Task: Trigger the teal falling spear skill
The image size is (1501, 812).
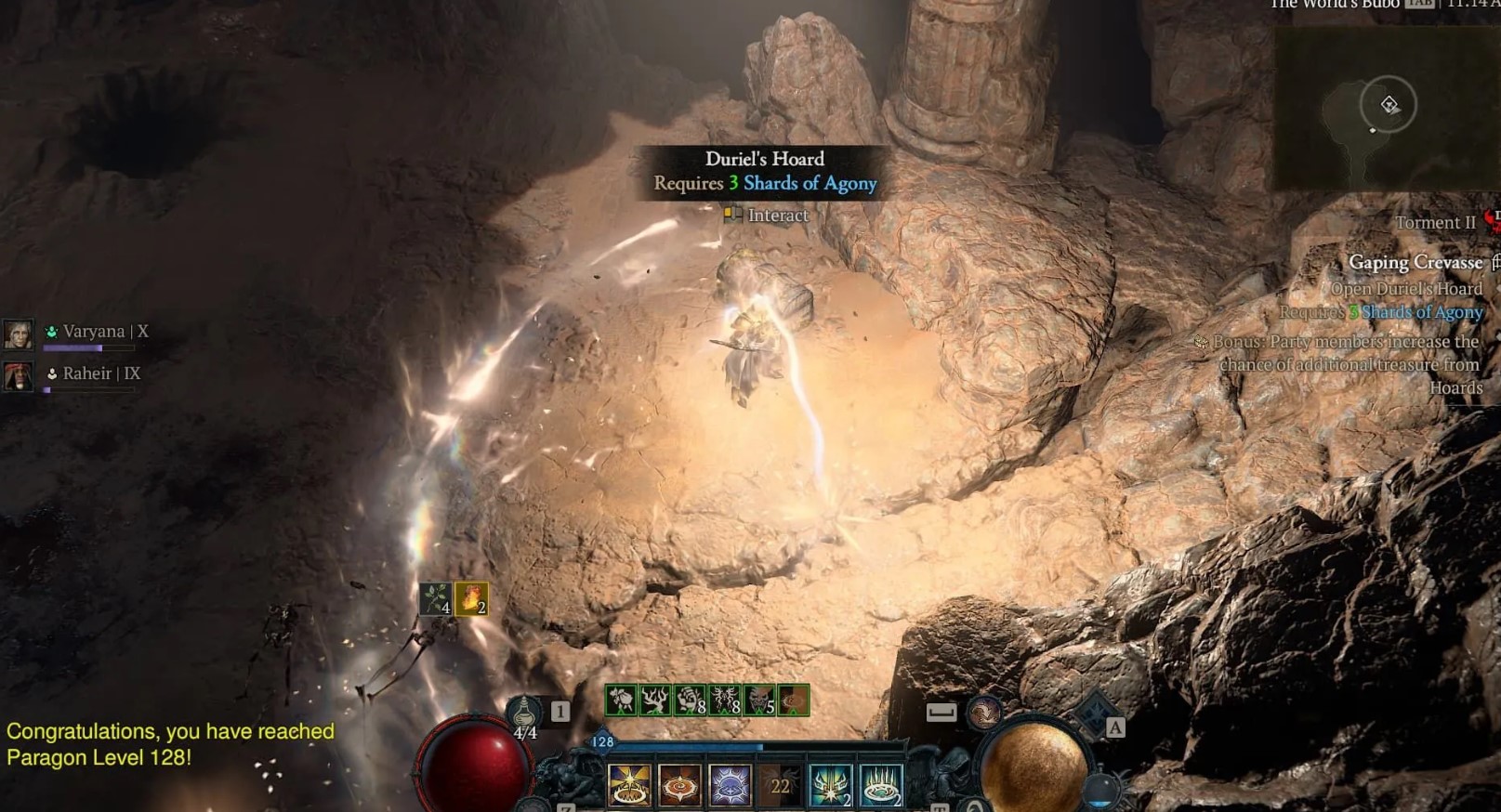Action: pos(830,785)
